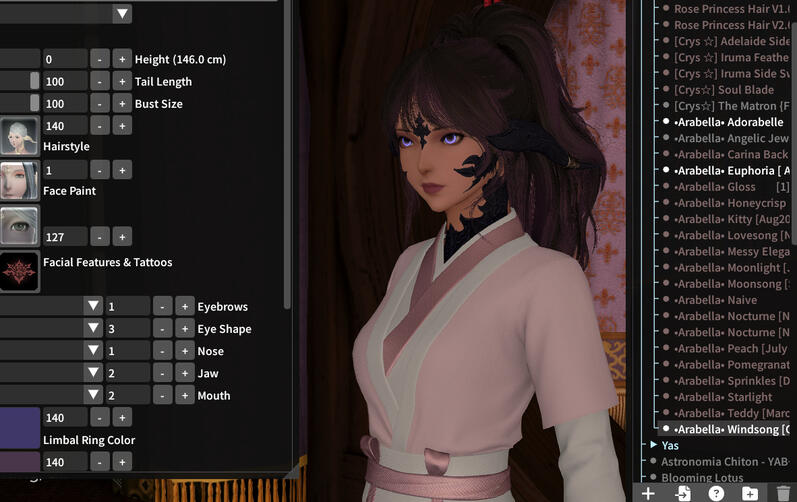This screenshot has height=502, width=797.
Task: Increase the Bust Size value
Action: (121, 104)
